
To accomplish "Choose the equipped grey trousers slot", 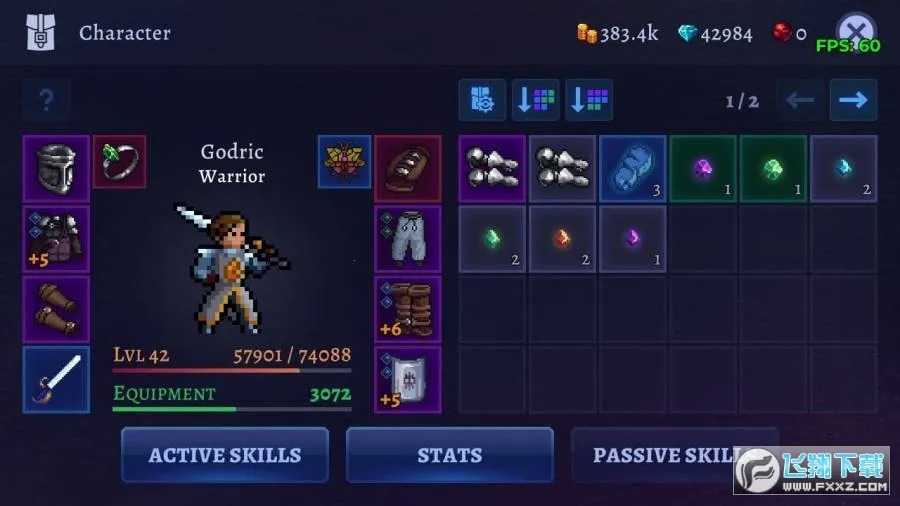I will (408, 239).
